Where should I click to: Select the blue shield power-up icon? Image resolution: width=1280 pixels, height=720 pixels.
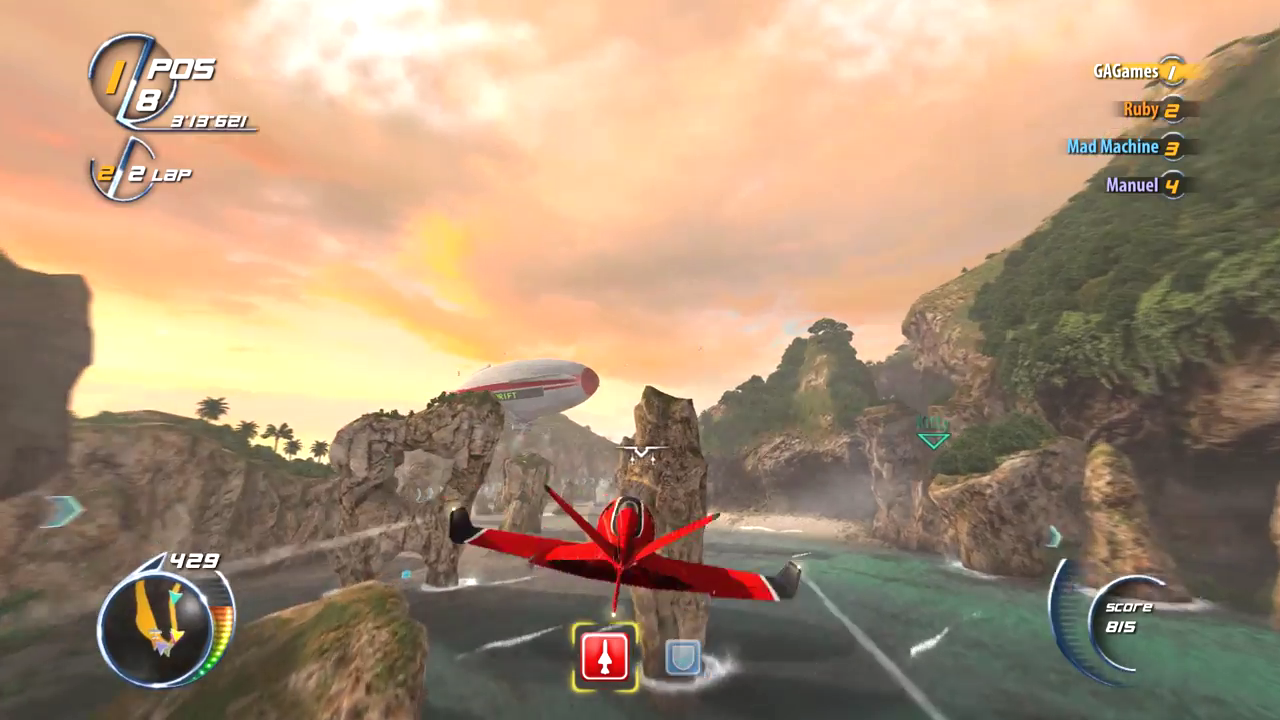[x=683, y=658]
